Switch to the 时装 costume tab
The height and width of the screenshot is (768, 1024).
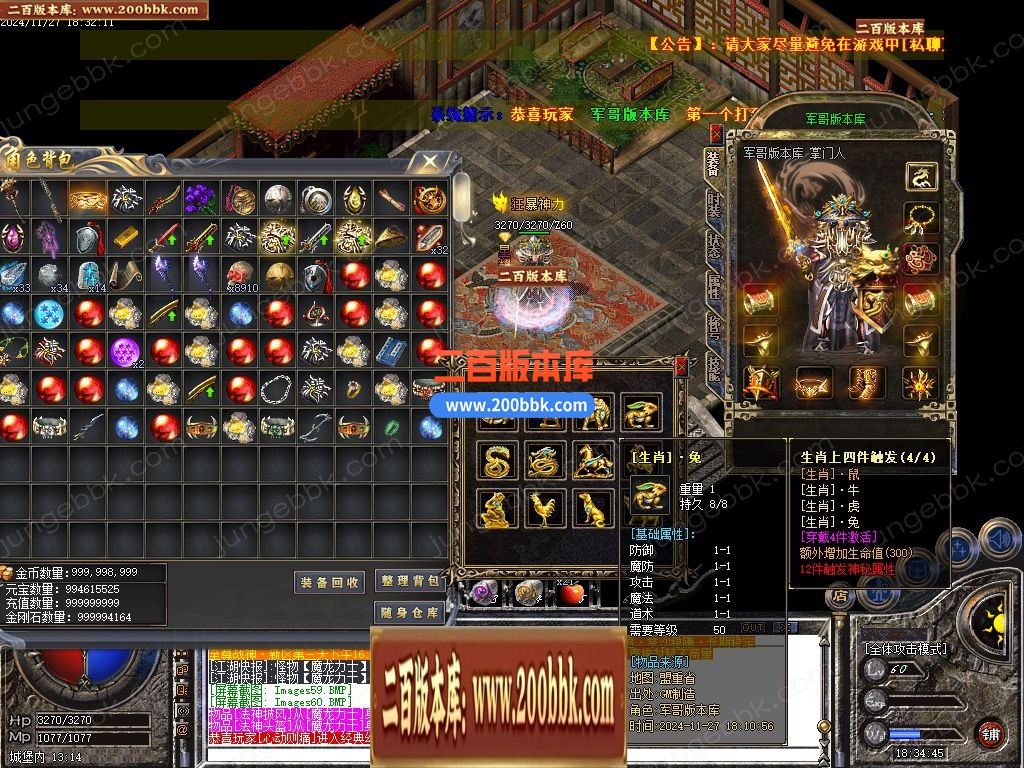(713, 205)
